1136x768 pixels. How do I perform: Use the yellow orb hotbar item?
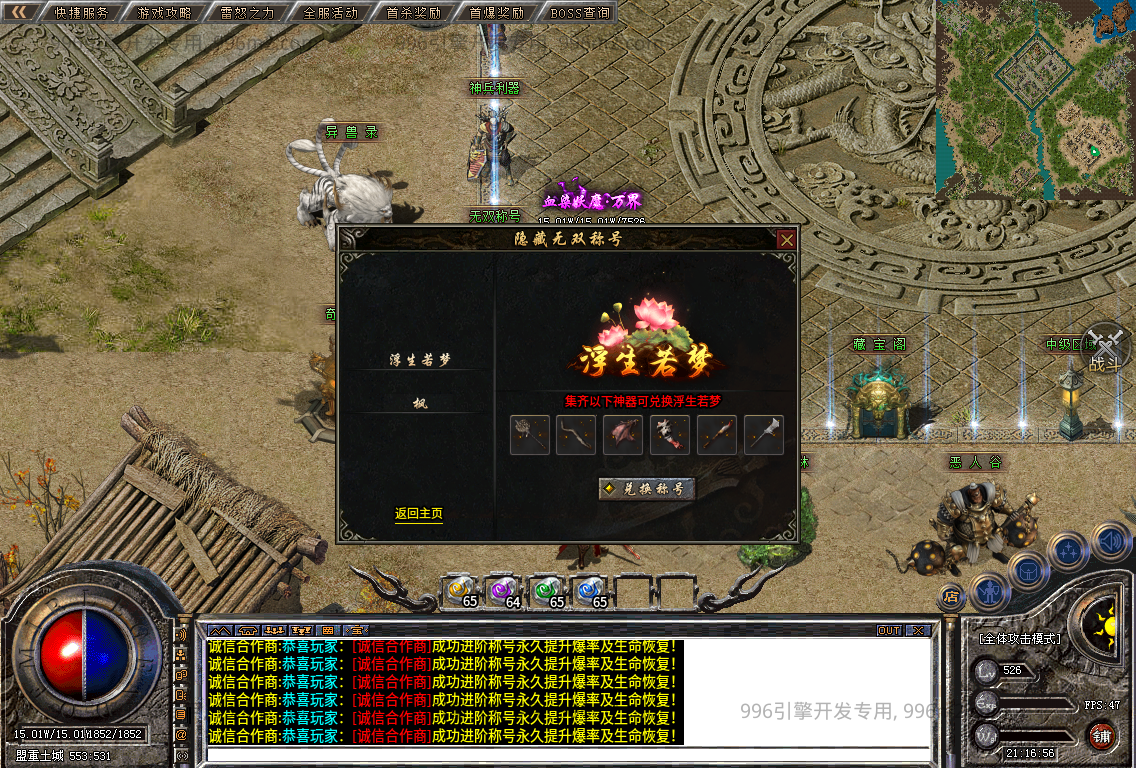coord(460,591)
